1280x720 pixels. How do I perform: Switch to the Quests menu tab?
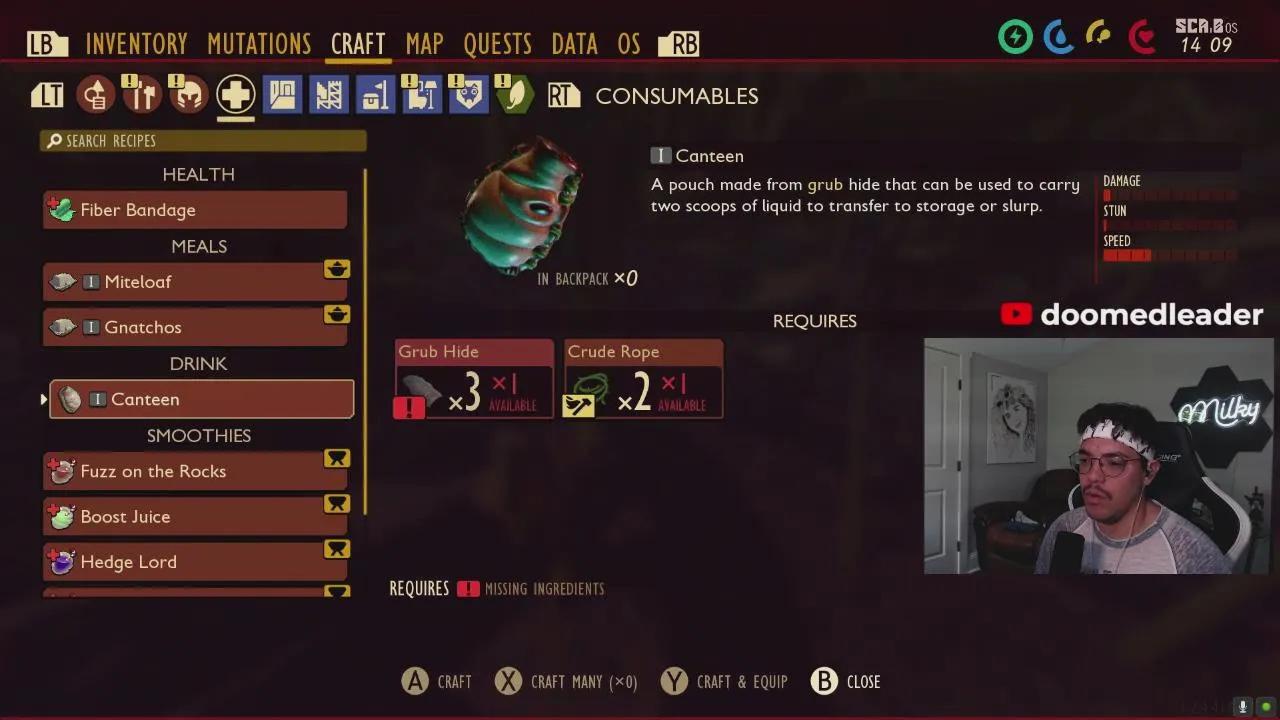[x=499, y=43]
